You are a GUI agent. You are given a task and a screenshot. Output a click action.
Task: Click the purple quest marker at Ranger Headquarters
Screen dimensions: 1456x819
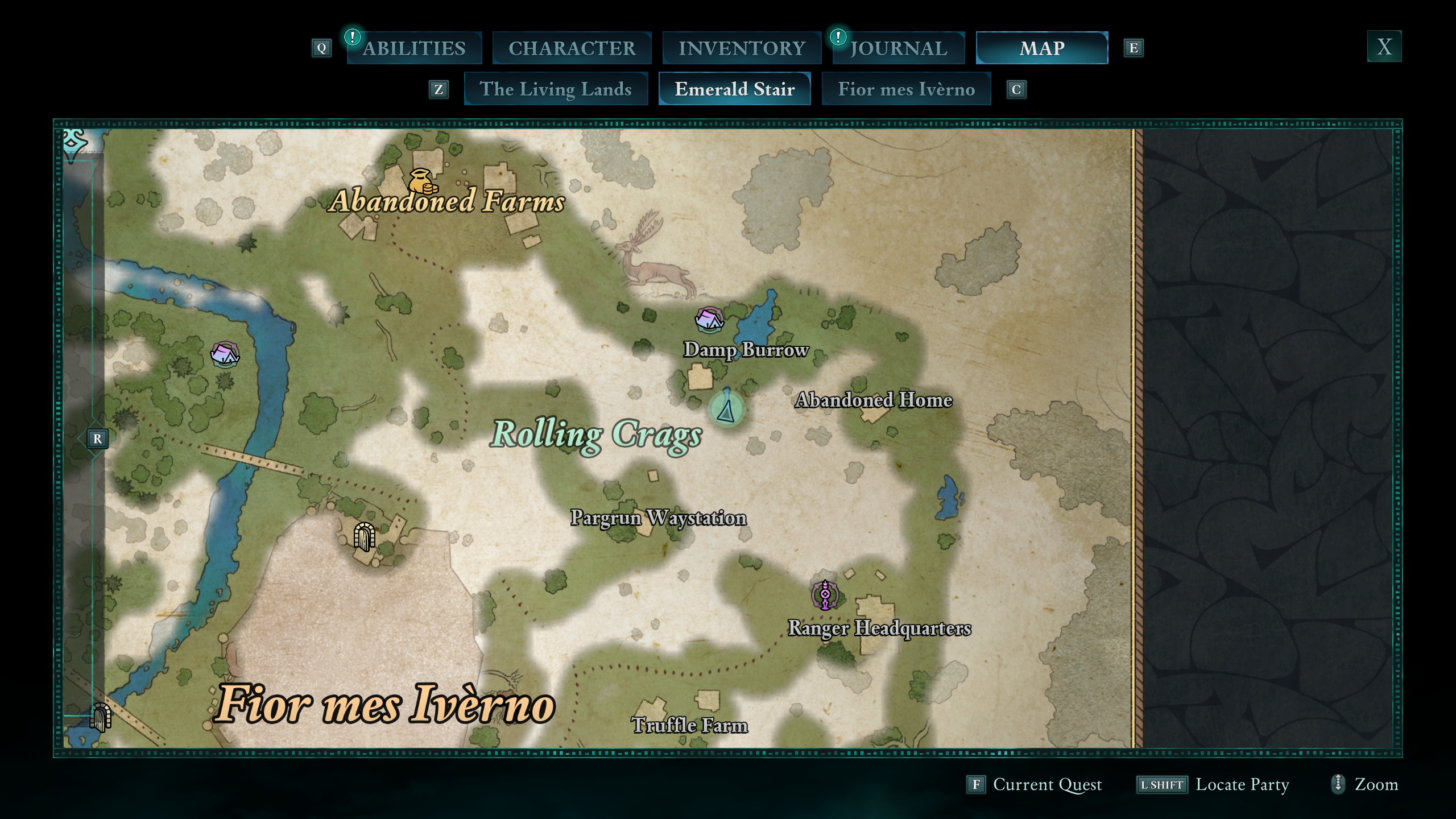[825, 595]
